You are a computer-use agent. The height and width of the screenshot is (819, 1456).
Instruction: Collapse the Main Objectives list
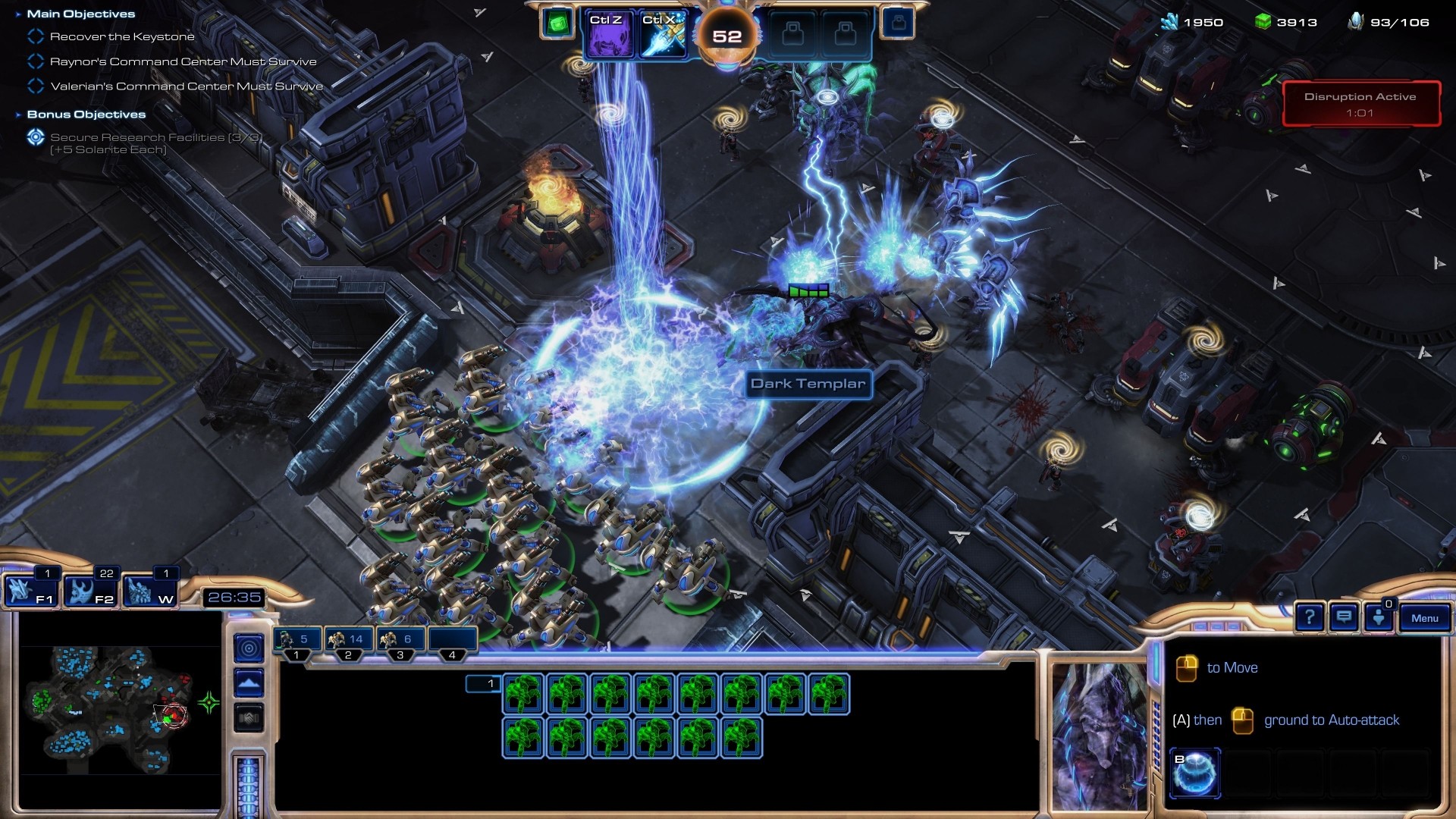[x=18, y=14]
